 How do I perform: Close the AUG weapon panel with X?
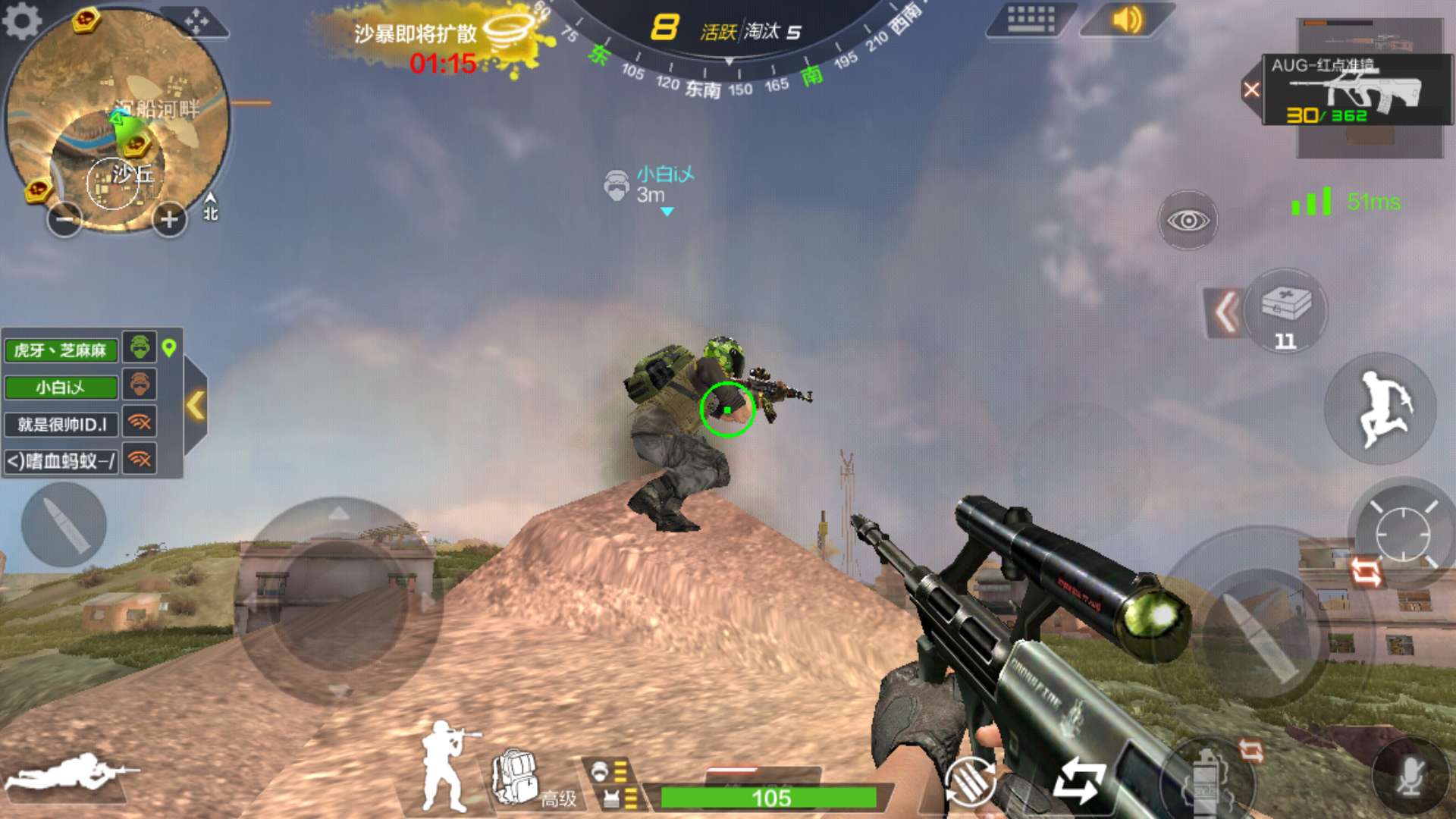pyautogui.click(x=1251, y=90)
